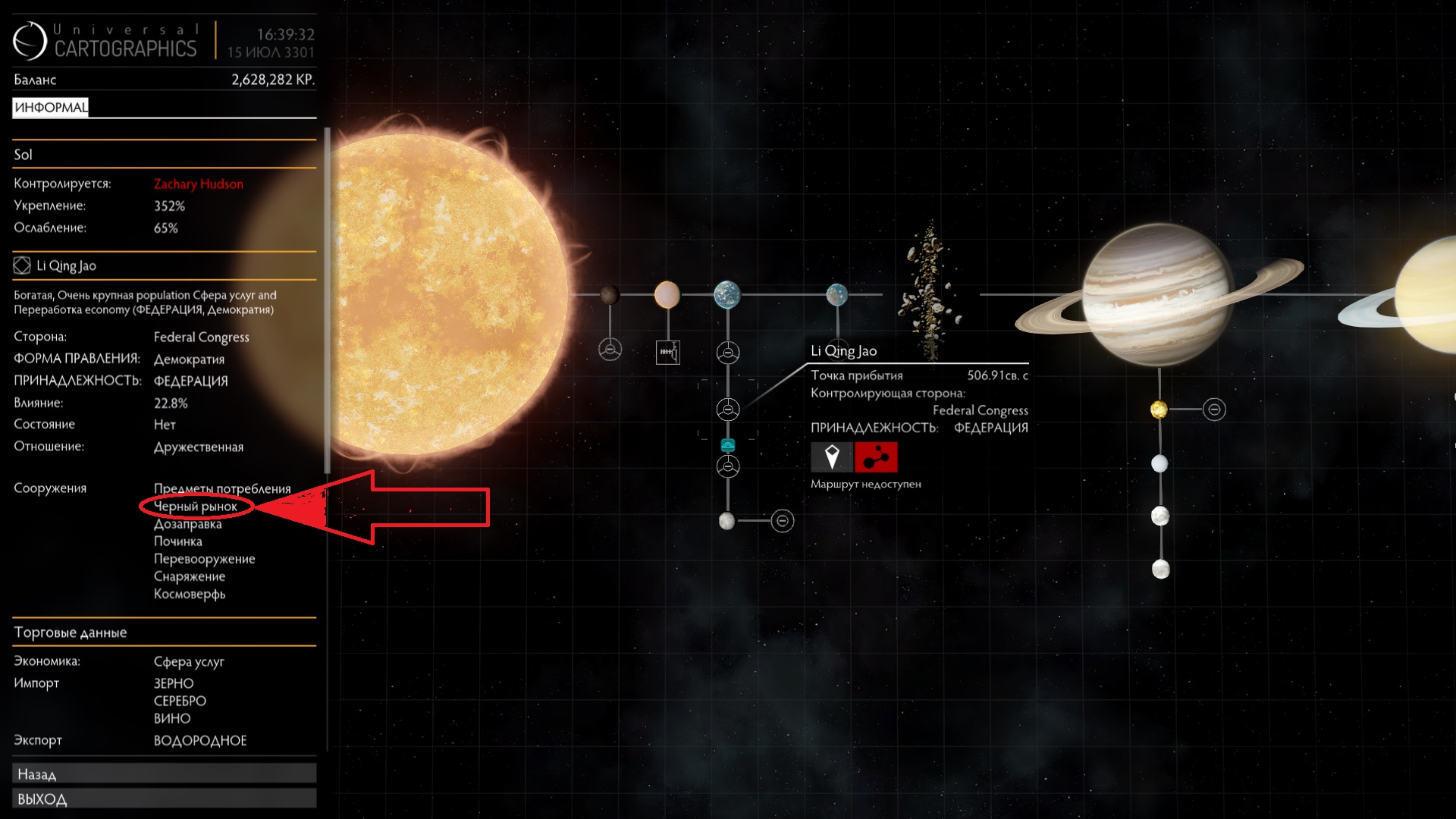Select planet Mercury on the system map
This screenshot has height=819, width=1456.
(x=609, y=294)
